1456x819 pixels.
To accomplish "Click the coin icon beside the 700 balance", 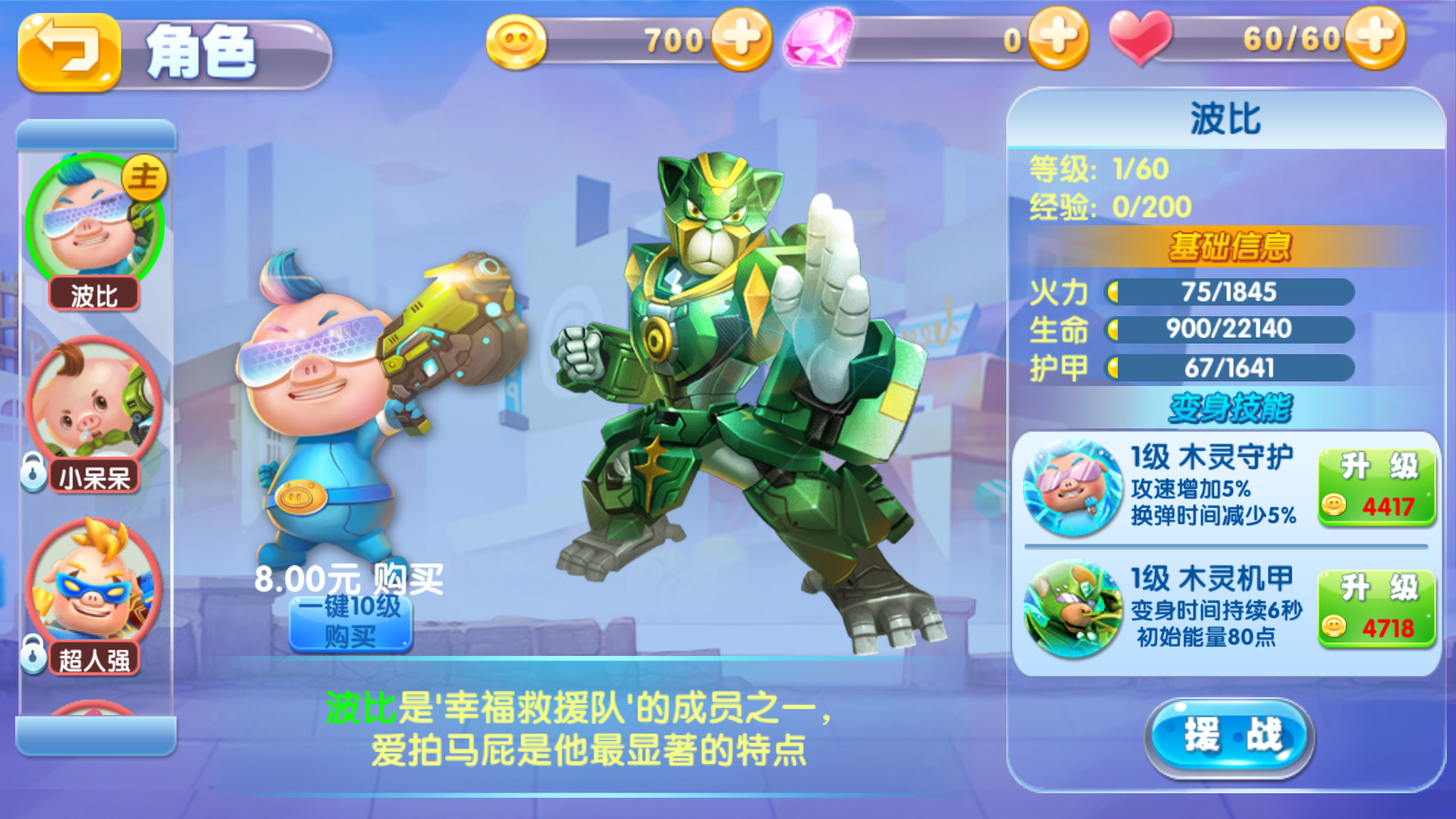I will (516, 39).
